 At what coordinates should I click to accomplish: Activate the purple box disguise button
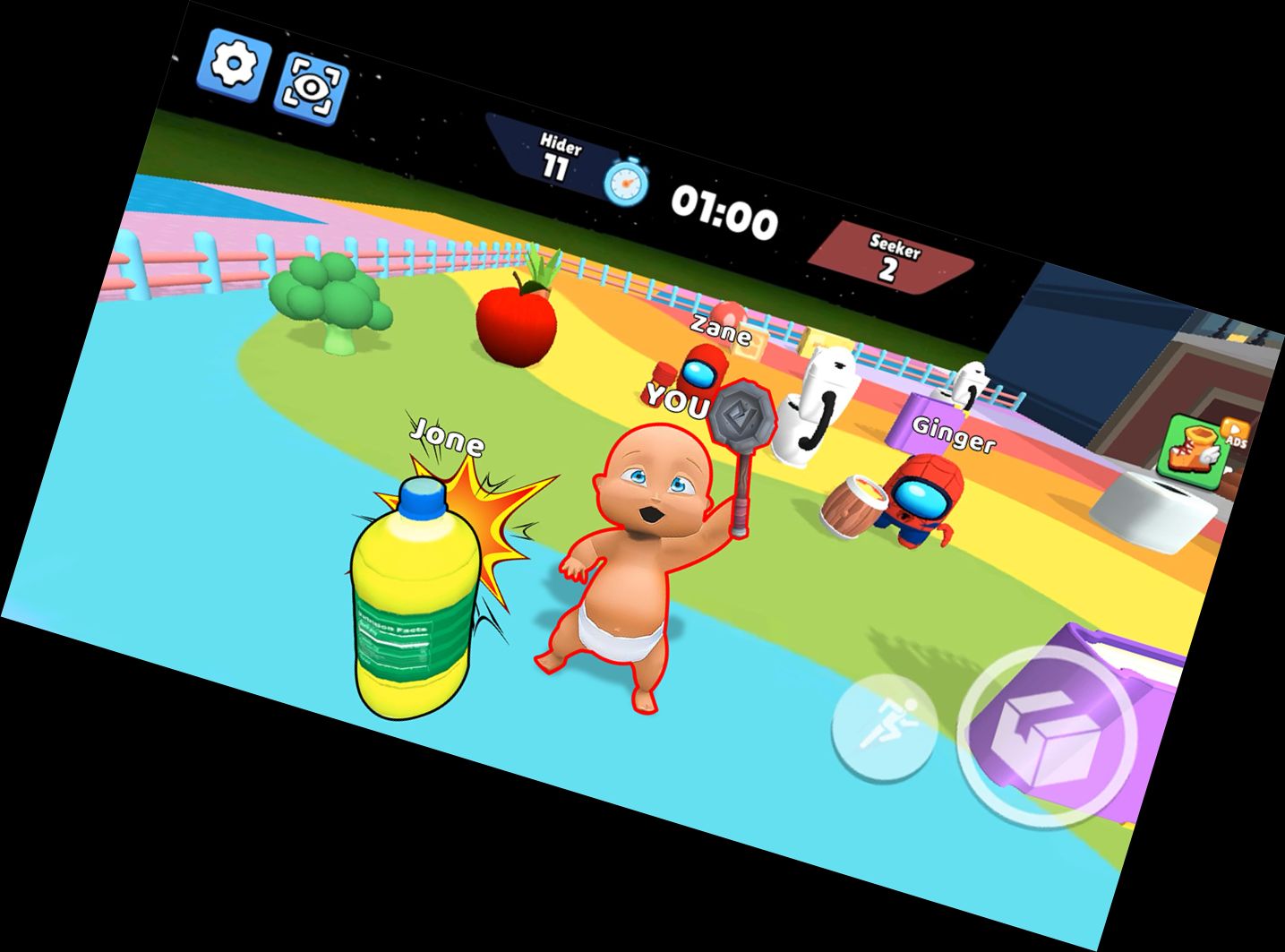point(1046,735)
